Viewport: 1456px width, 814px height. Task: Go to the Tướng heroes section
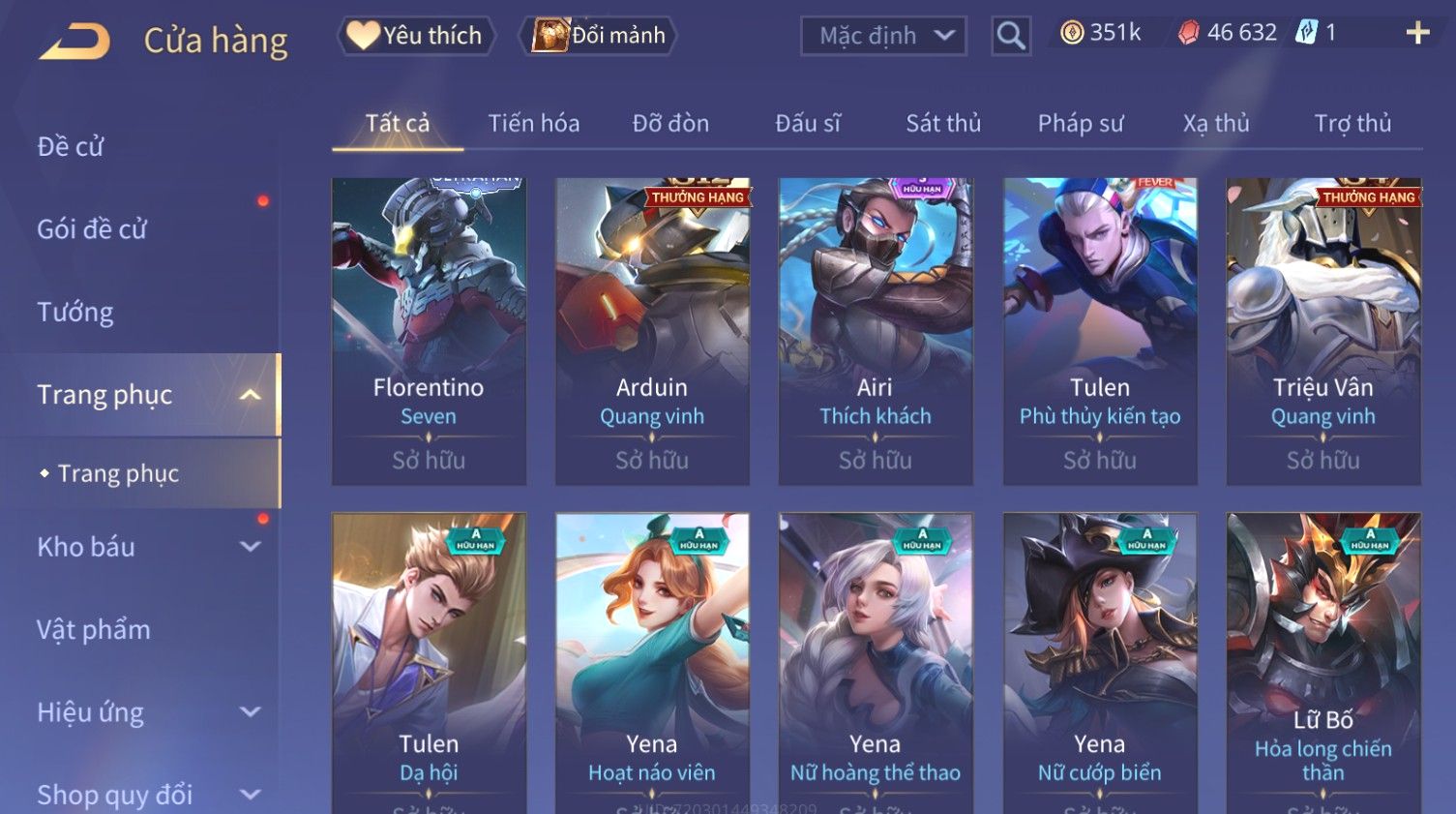coord(75,313)
